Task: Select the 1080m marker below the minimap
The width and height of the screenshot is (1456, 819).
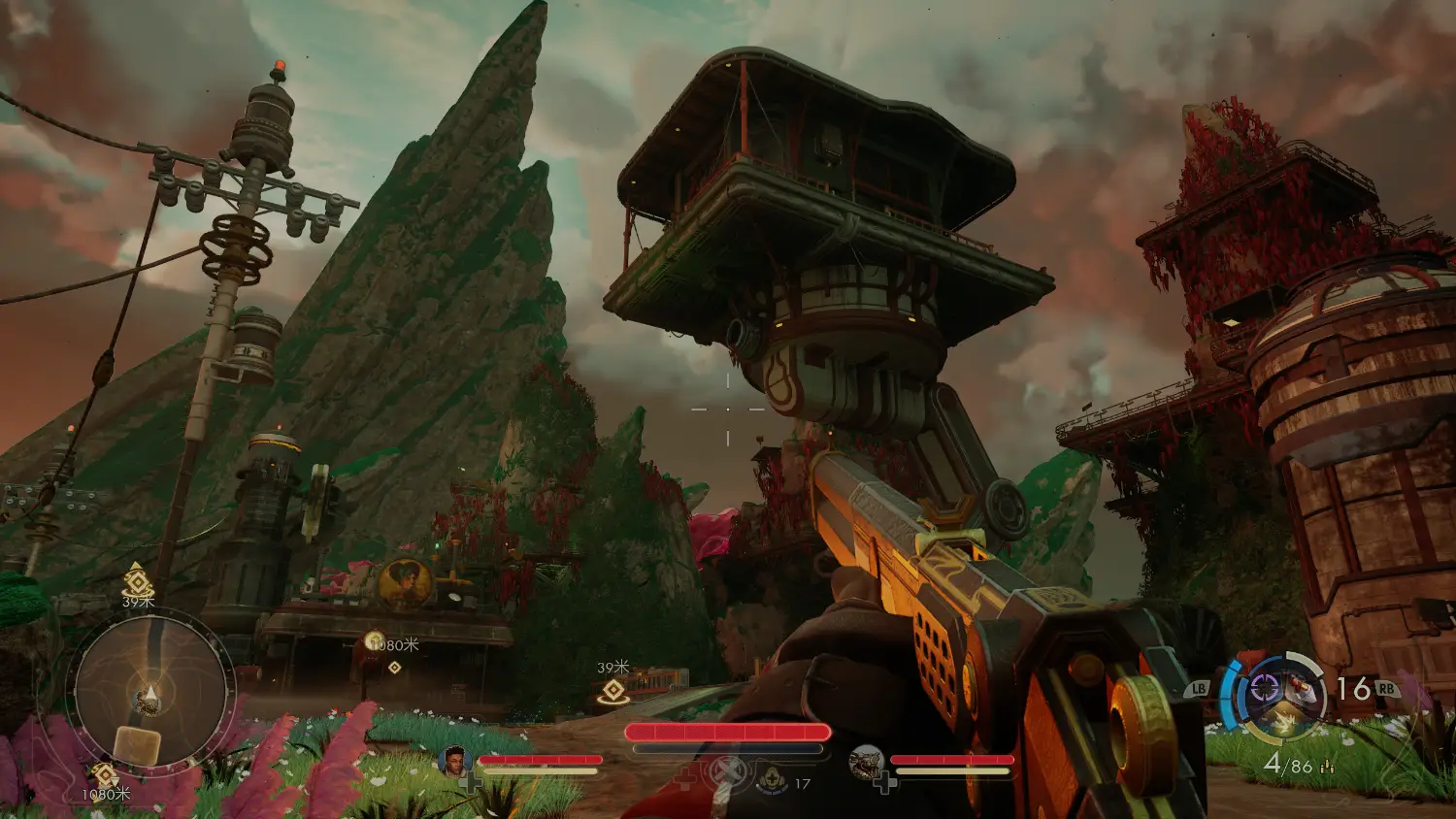Action: [x=104, y=774]
